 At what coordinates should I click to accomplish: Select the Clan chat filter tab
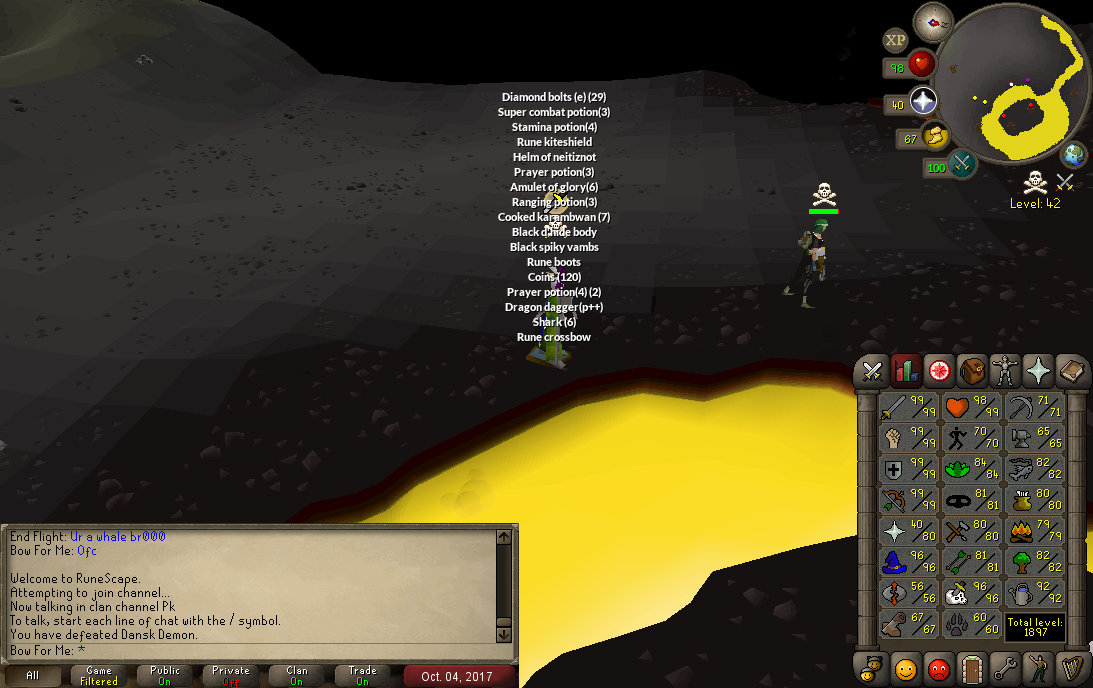coord(297,676)
